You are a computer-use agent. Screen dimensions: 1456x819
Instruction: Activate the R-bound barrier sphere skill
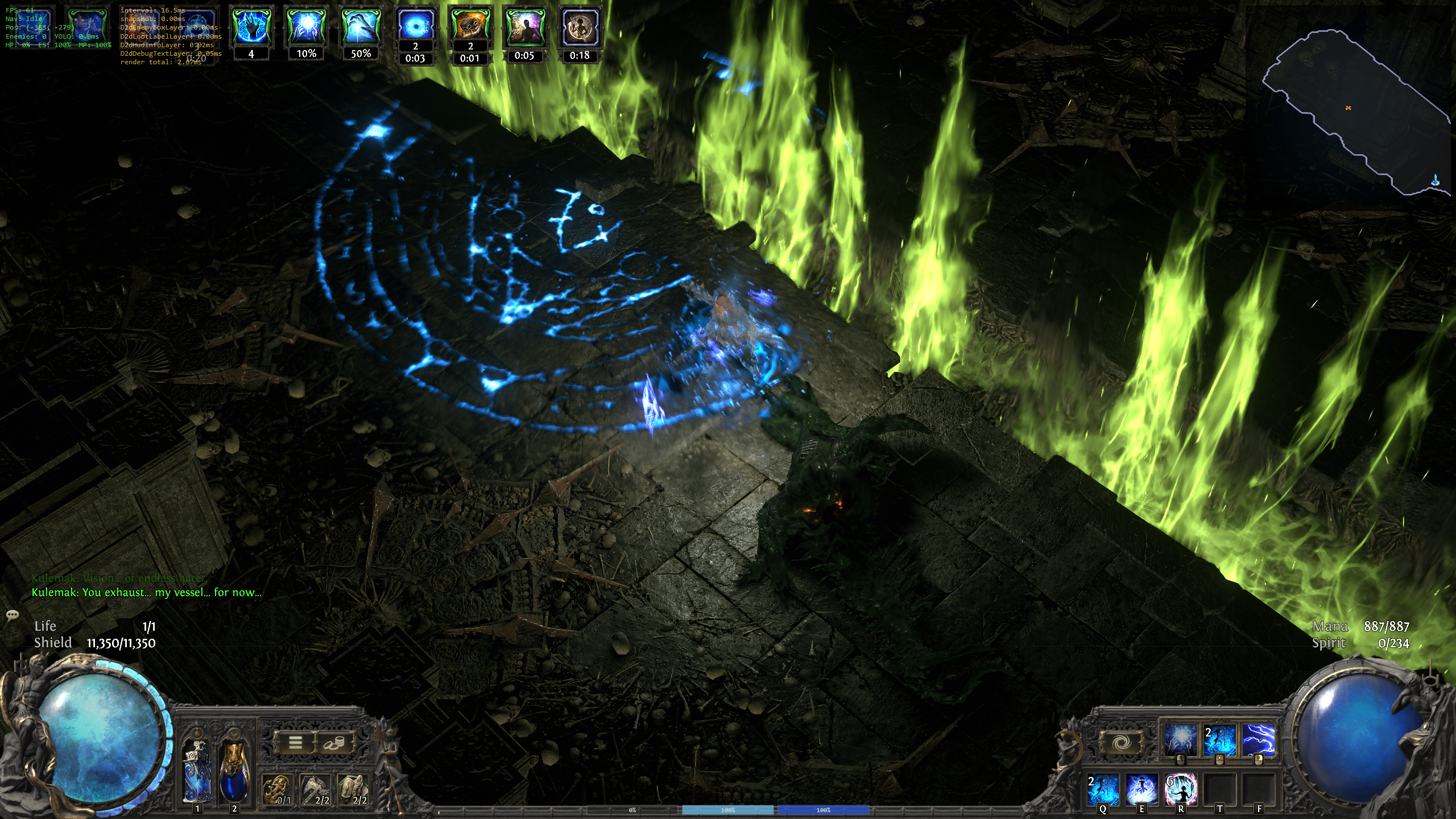click(1181, 789)
